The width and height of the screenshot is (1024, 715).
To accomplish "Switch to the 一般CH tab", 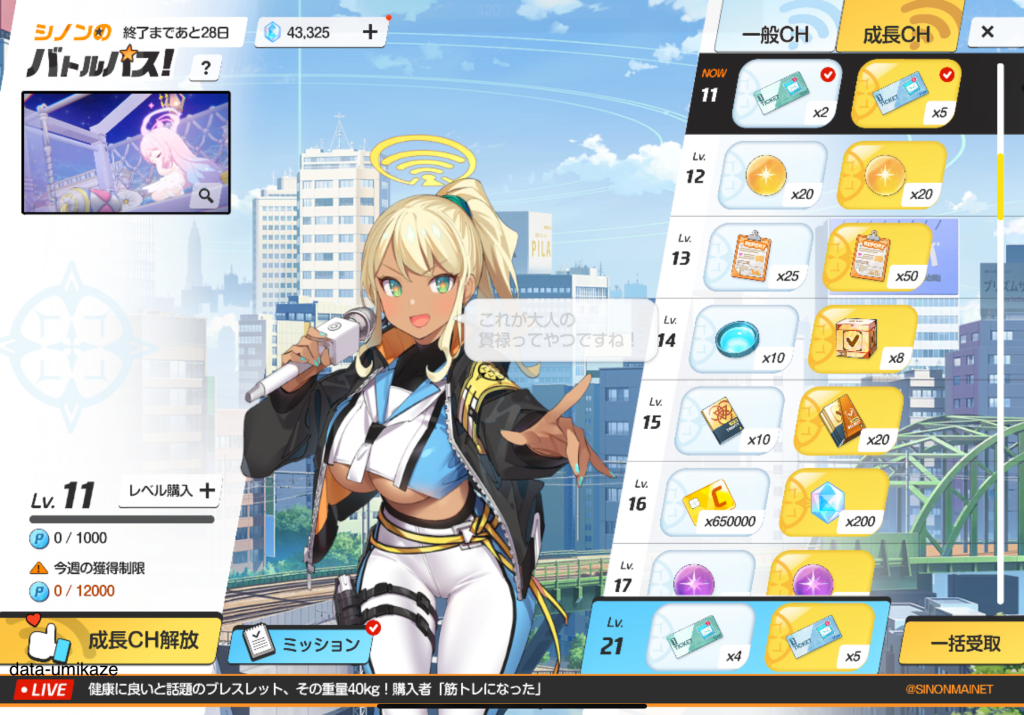I will pos(776,35).
